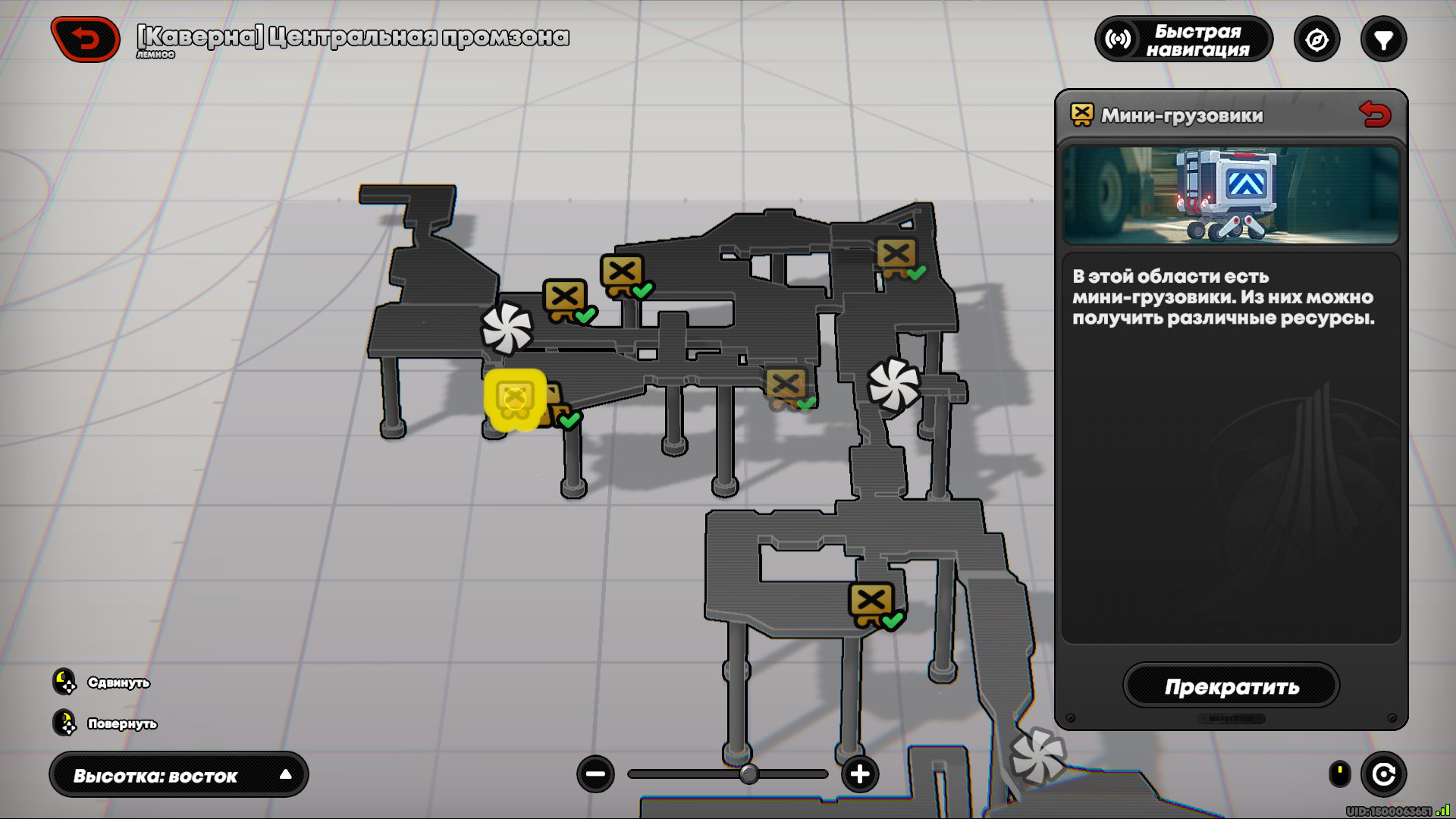Close the Мини-грузовики info panel
Image resolution: width=1456 pixels, height=819 pixels.
pos(1375,115)
